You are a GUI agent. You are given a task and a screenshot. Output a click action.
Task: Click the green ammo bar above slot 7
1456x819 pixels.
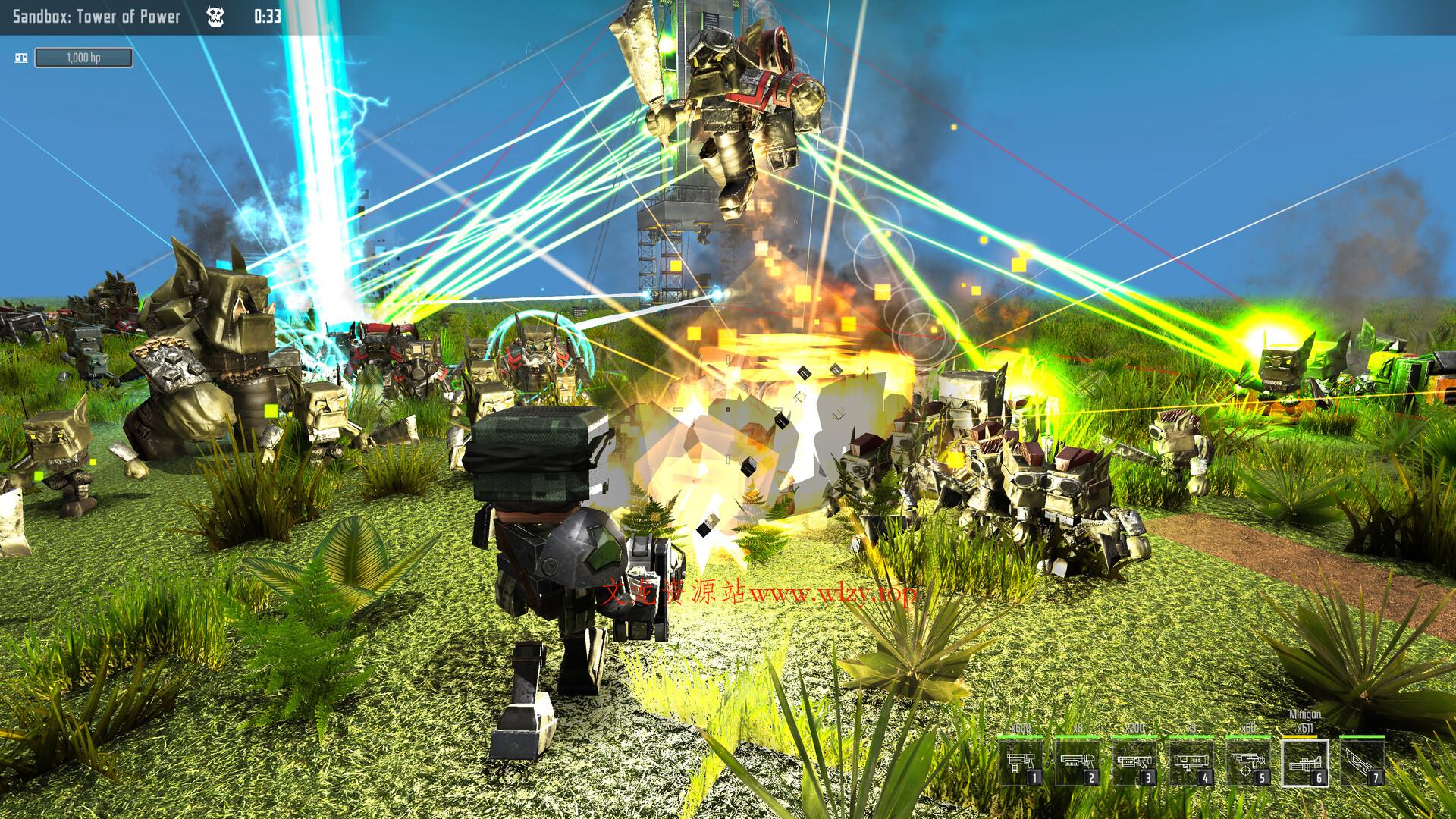tap(1360, 736)
